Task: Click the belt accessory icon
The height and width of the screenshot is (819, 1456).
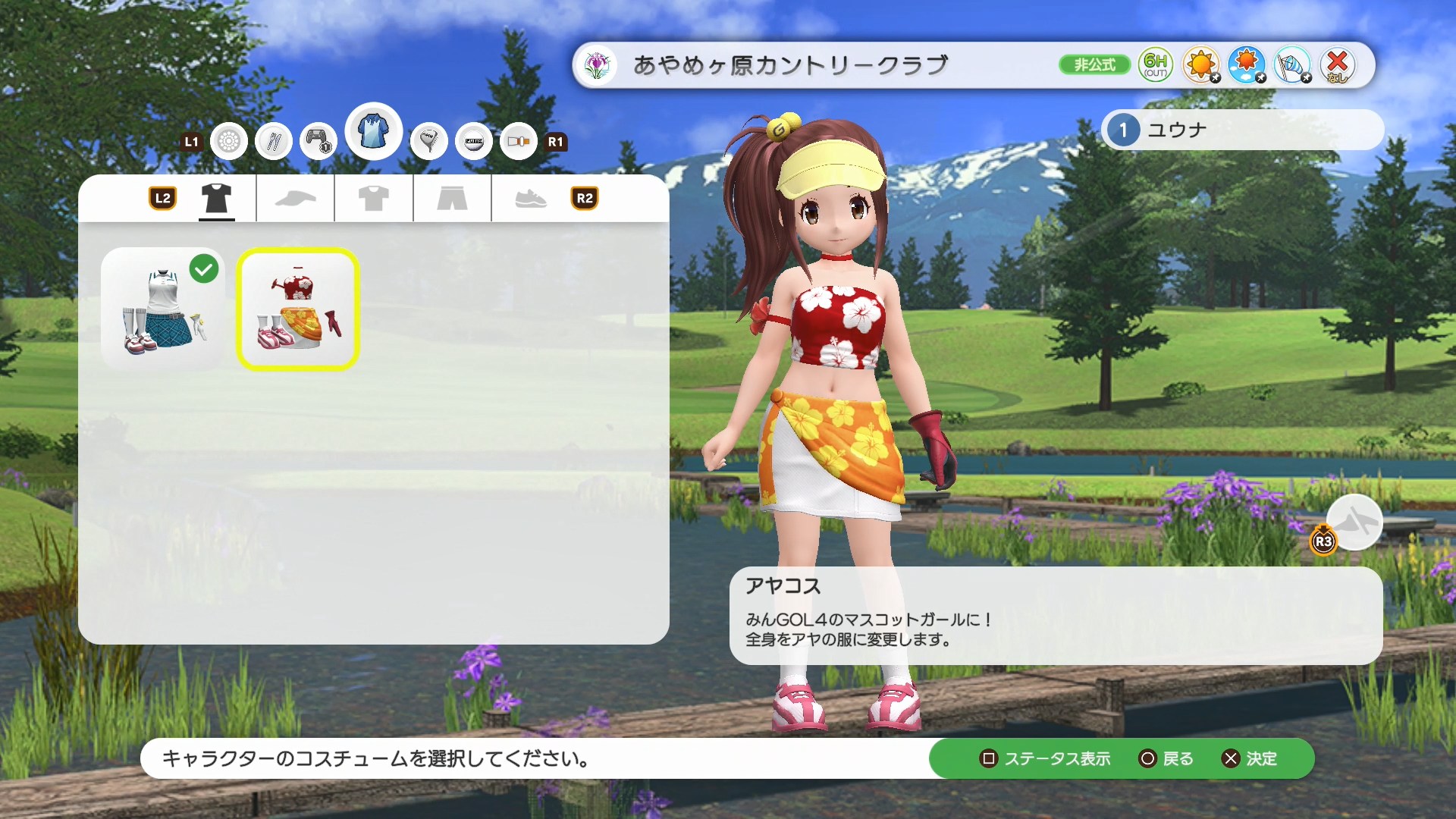Action: coord(519,141)
